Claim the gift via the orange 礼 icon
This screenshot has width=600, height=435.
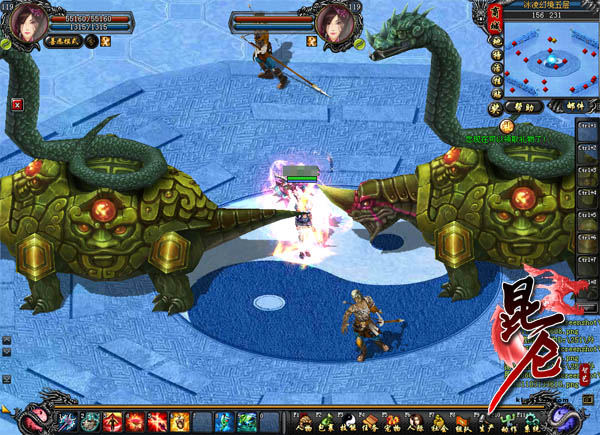coord(507,125)
